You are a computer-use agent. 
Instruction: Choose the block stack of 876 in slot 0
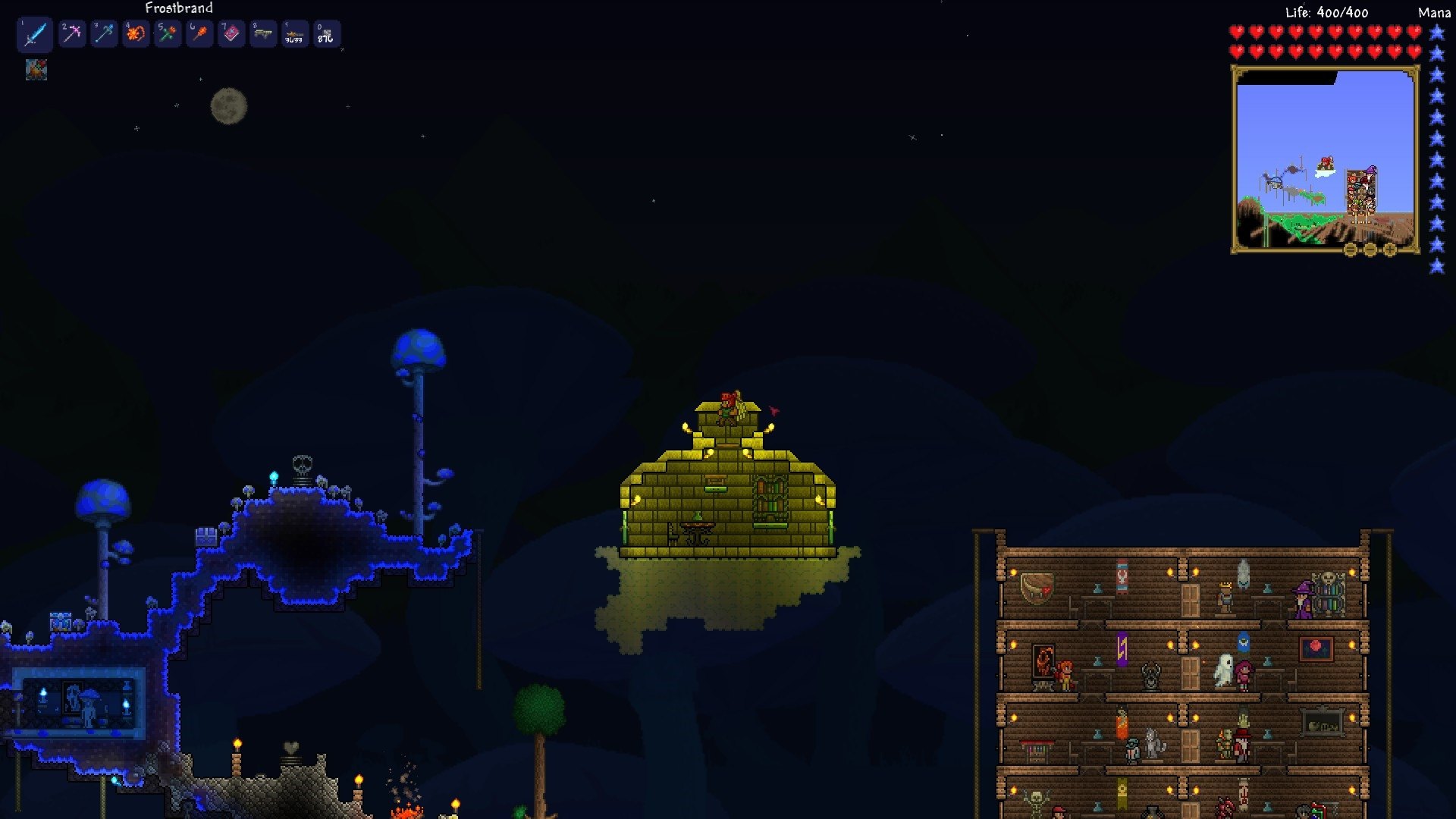[326, 33]
